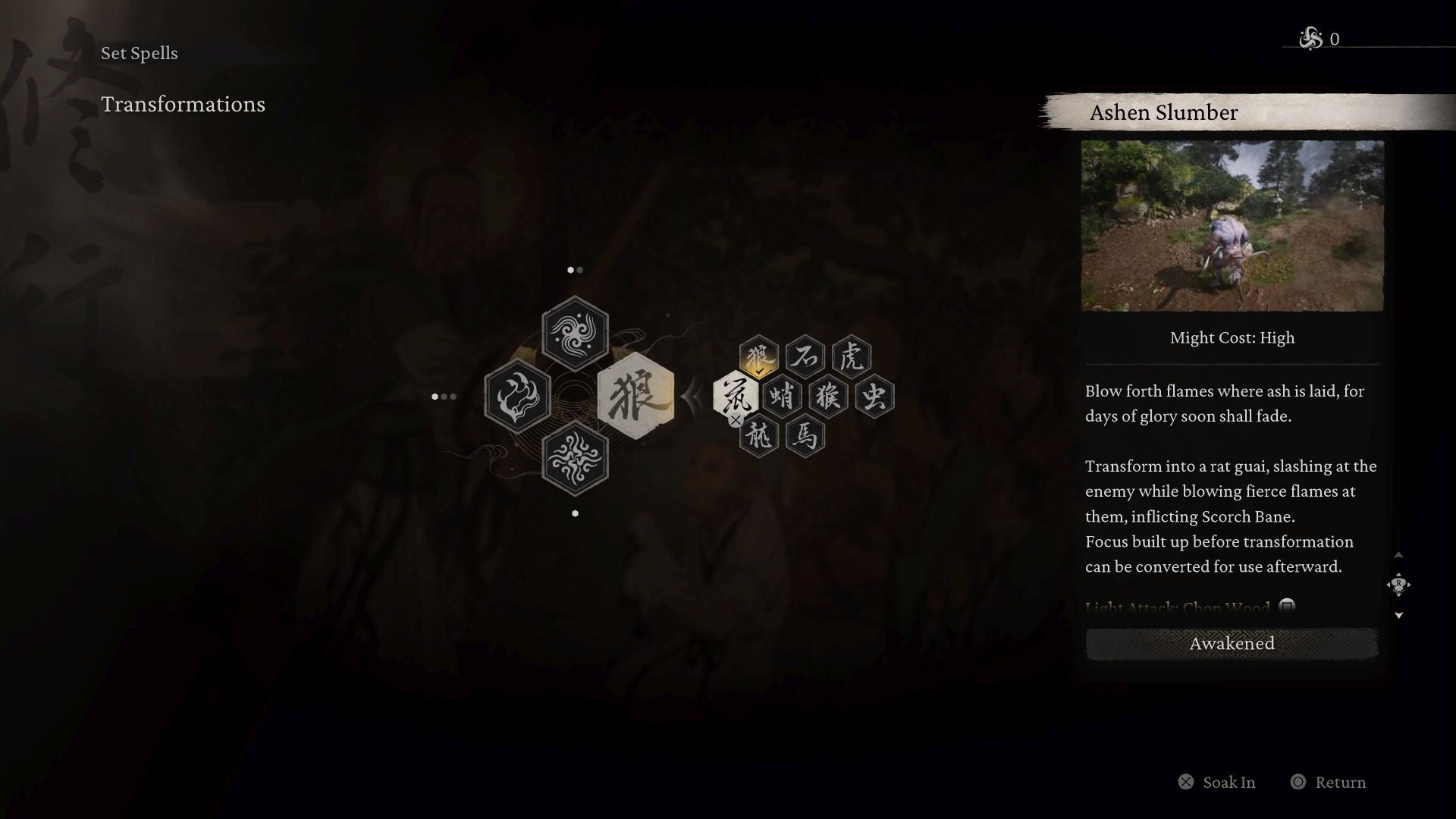Select the tiger (虎) transformation spell icon
The image size is (1456, 819).
[x=852, y=355]
